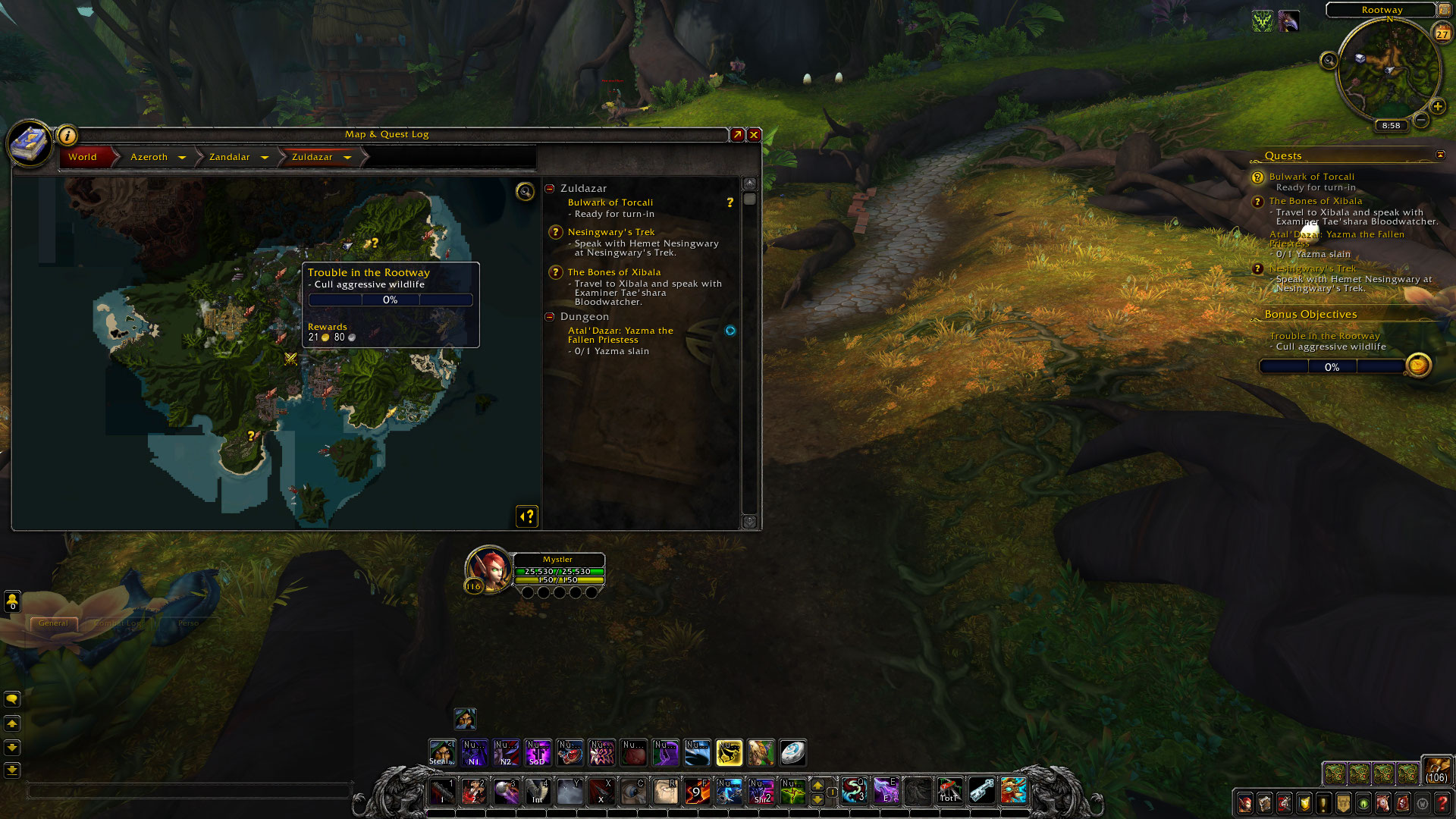Open the Zandalar dropdown in the map breadcrumb
The image size is (1456, 819).
click(265, 157)
